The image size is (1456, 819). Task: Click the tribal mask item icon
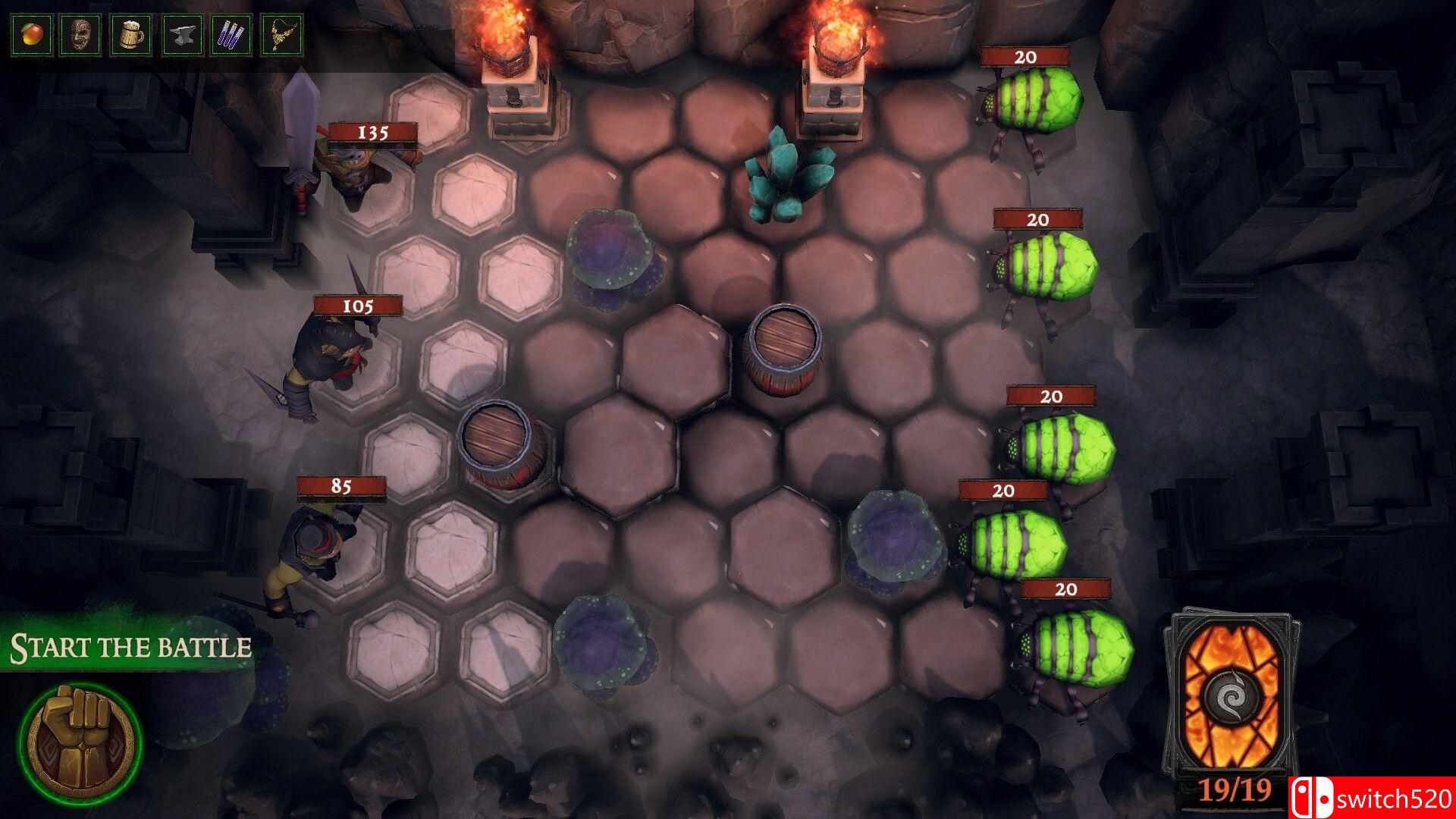[x=80, y=33]
